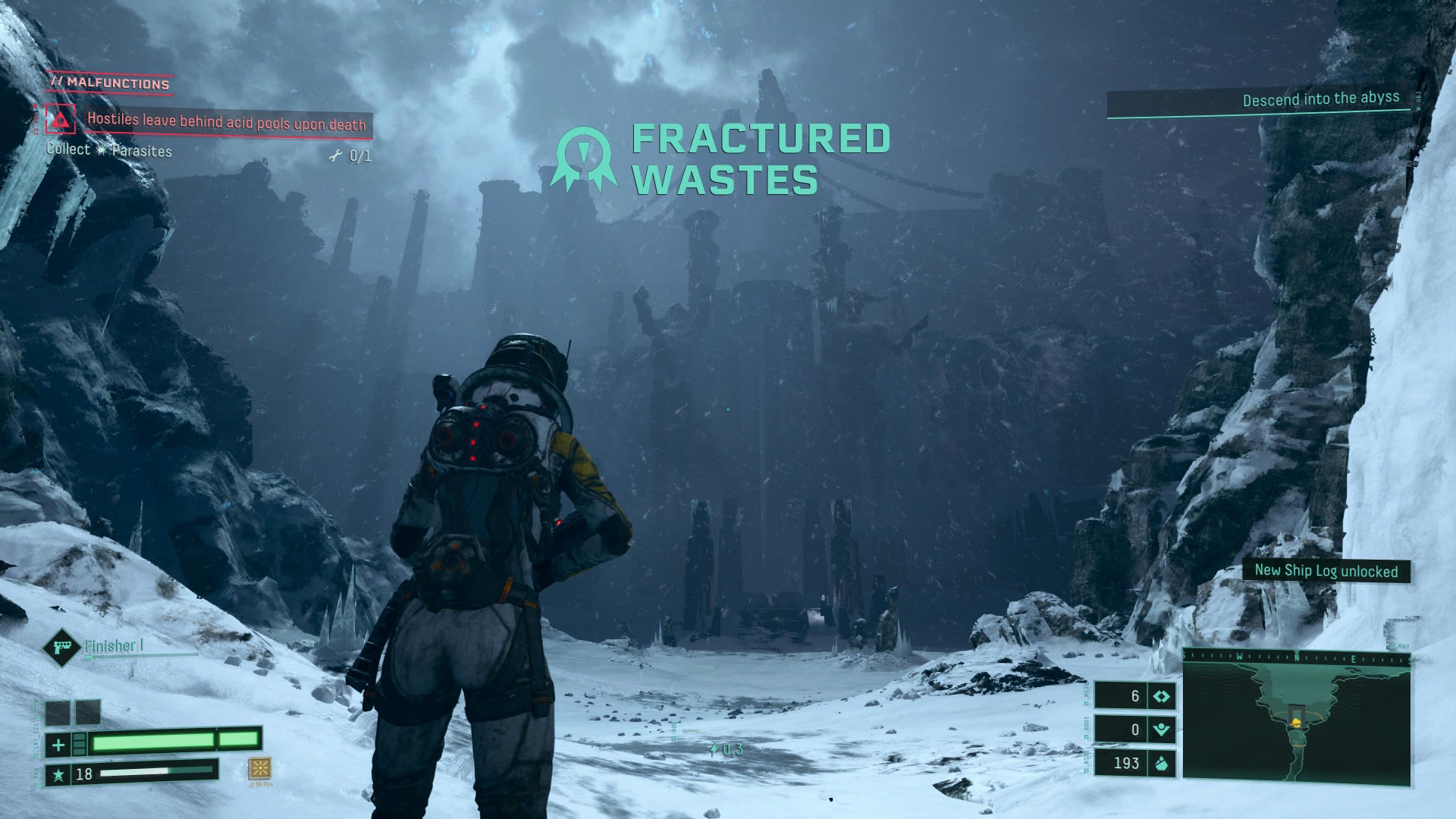Click the player marker on the minimap
This screenshot has width=1456, height=819.
tap(1296, 721)
